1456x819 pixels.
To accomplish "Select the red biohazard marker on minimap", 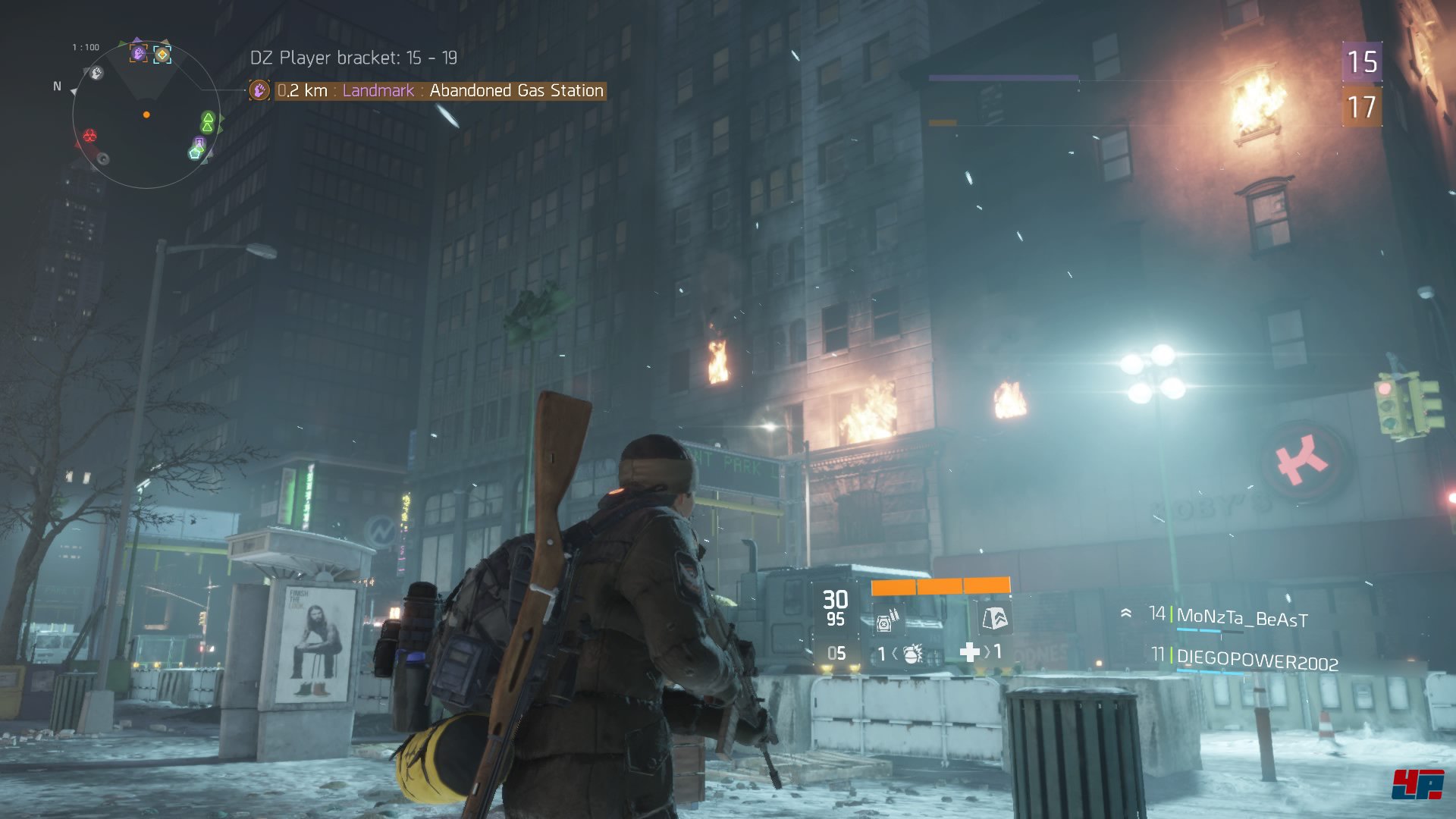I will click(89, 136).
